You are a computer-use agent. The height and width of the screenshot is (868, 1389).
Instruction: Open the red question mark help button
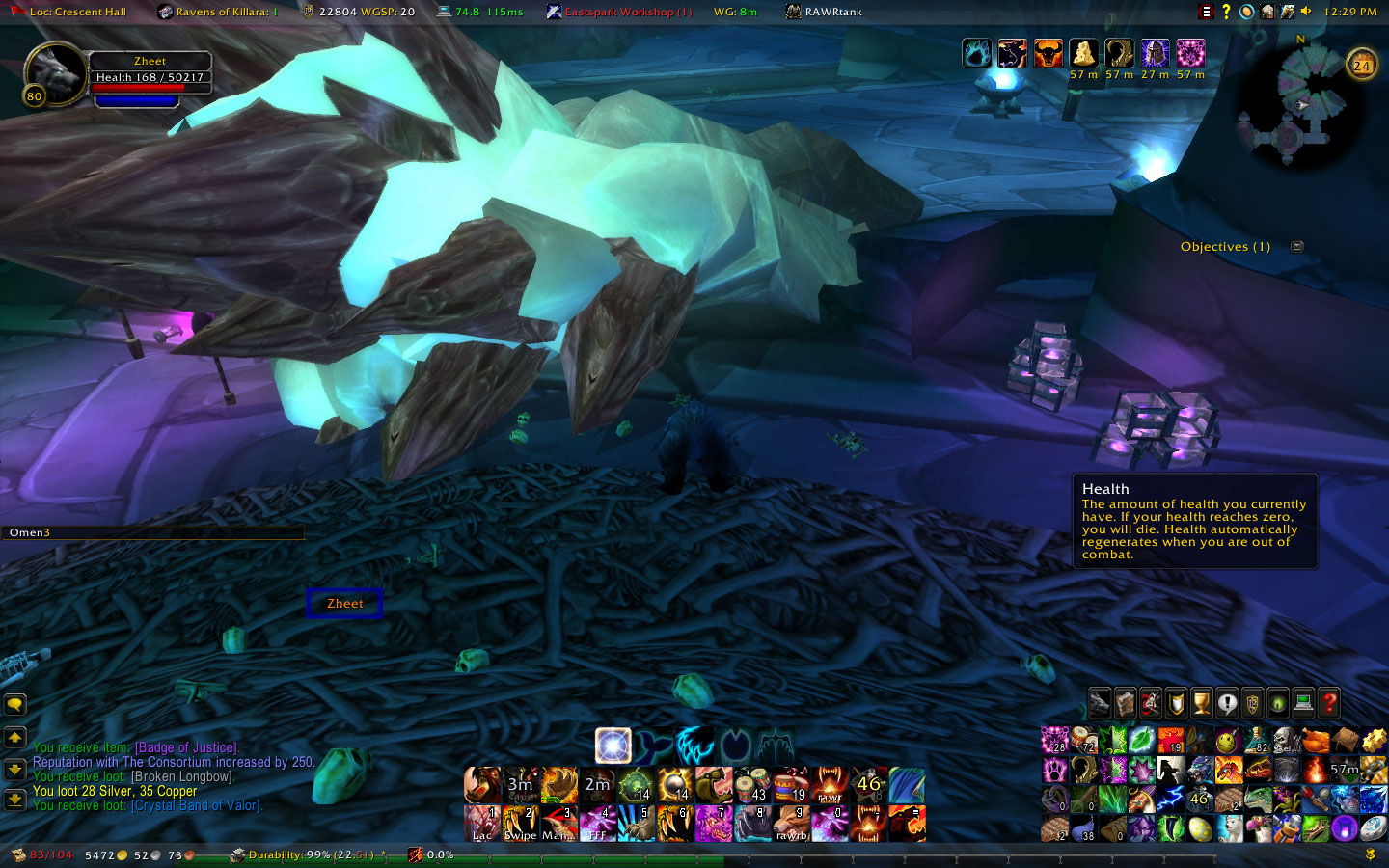tap(1328, 703)
